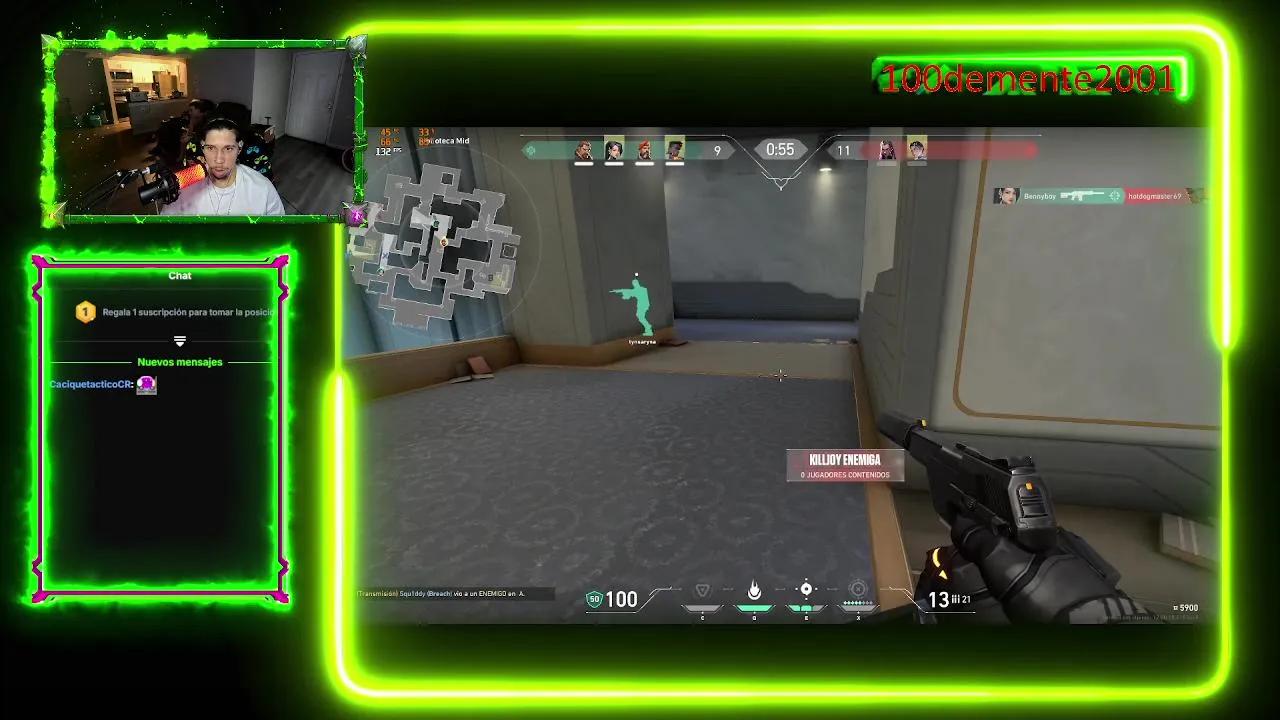Click the ultimate charge progress dots above X
The width and height of the screenshot is (1280, 720).
[x=858, y=602]
